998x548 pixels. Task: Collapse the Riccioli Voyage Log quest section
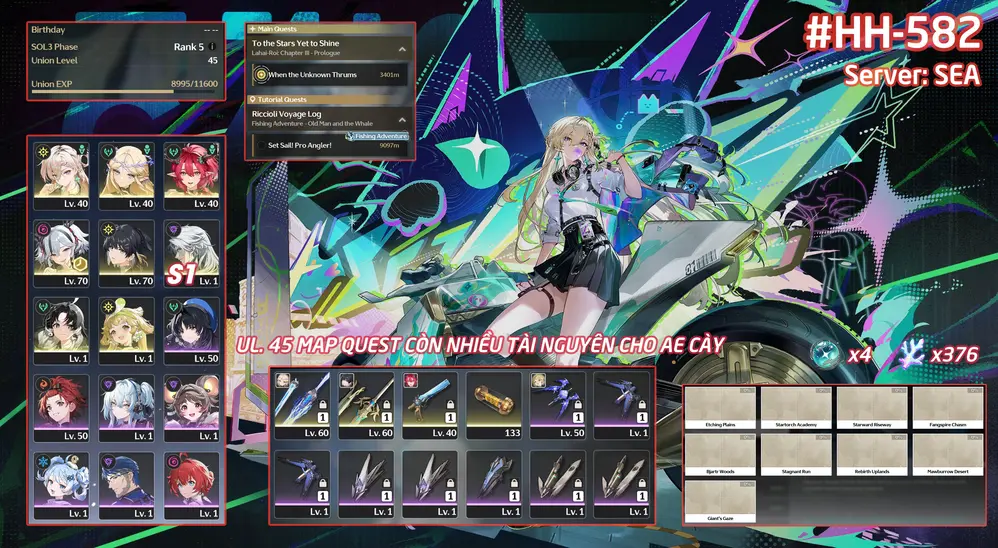pyautogui.click(x=401, y=118)
